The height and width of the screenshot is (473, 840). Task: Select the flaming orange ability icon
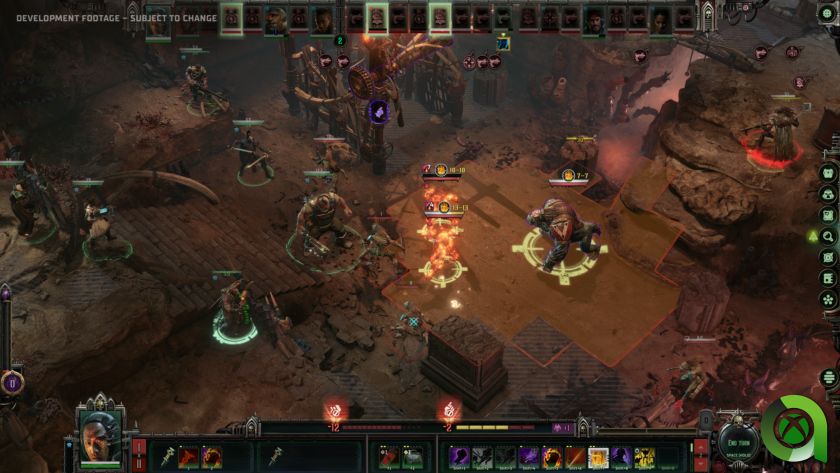[x=551, y=457]
